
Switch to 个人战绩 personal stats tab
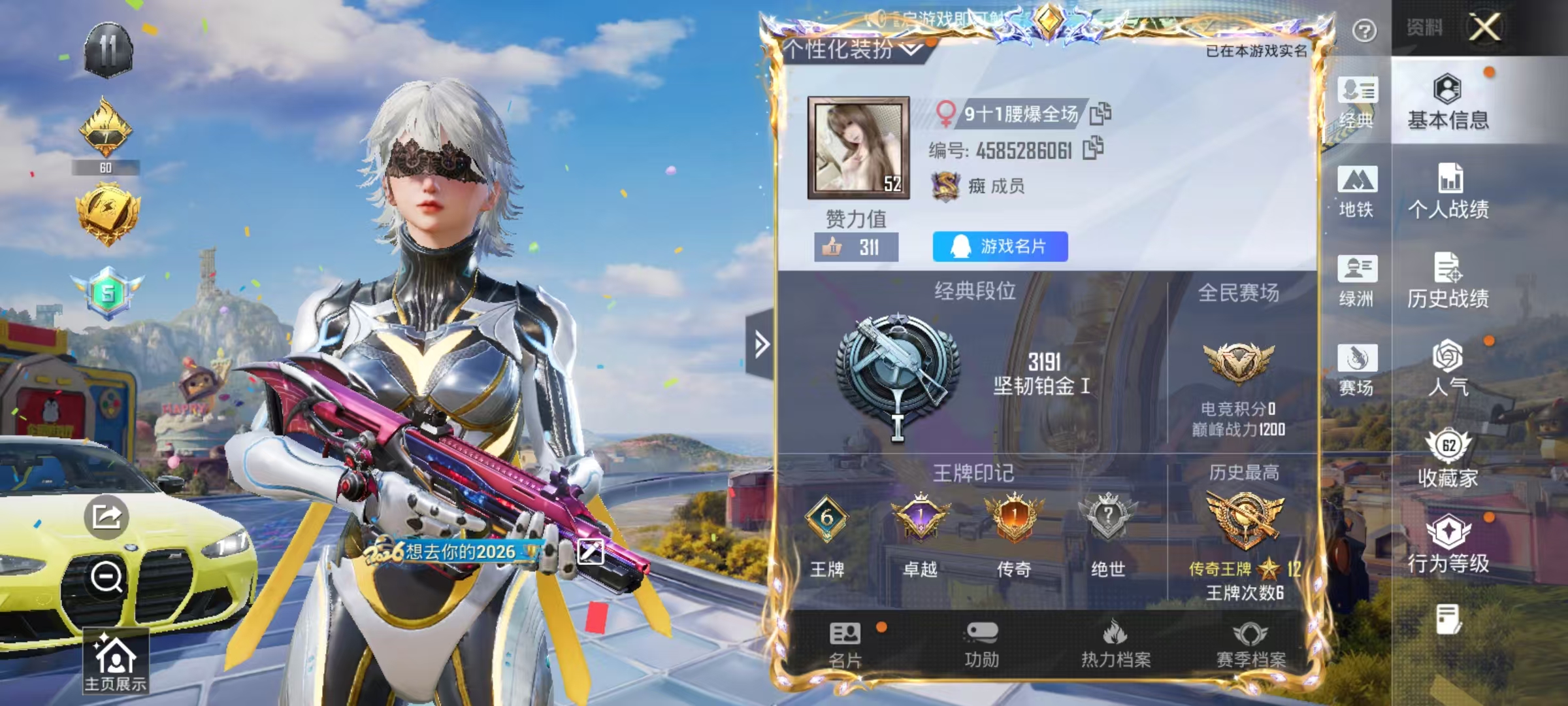tap(1448, 191)
